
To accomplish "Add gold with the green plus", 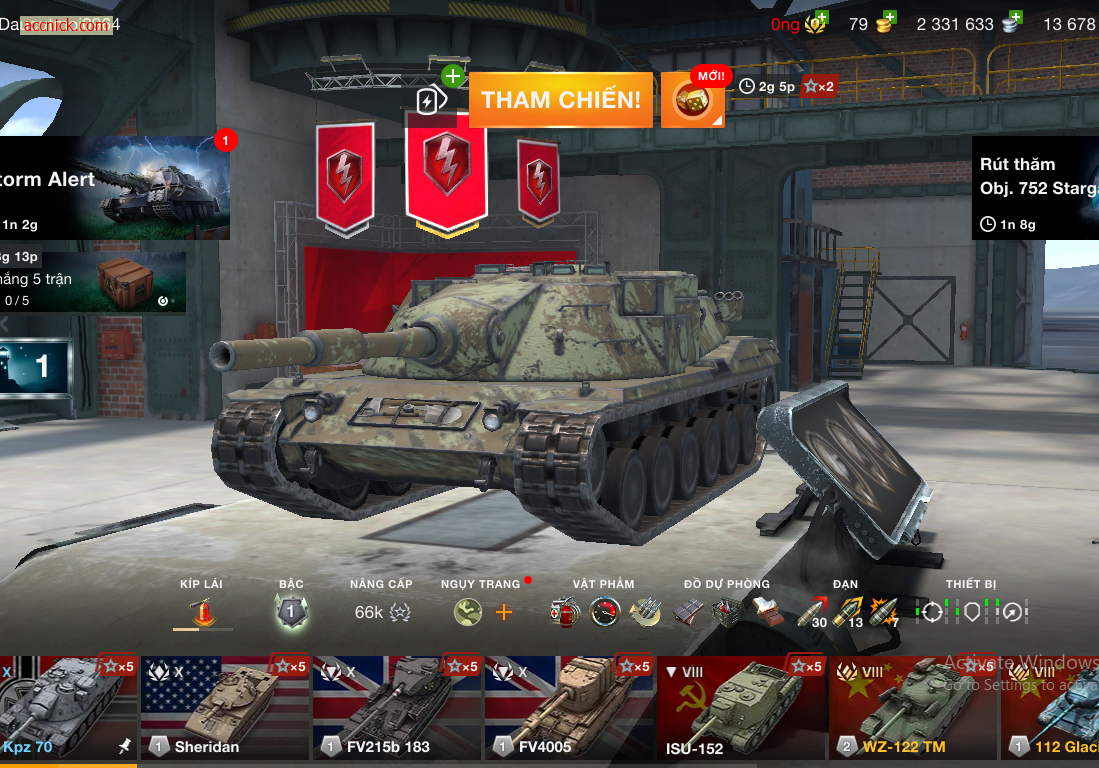I will coord(887,18).
